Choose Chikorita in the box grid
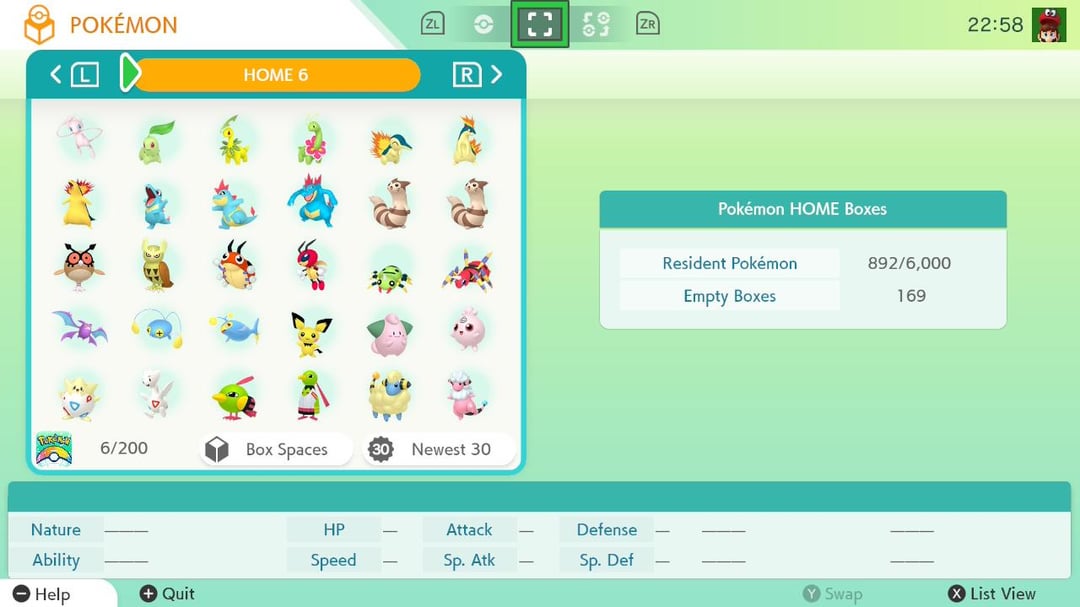1080x607 pixels. tap(157, 141)
